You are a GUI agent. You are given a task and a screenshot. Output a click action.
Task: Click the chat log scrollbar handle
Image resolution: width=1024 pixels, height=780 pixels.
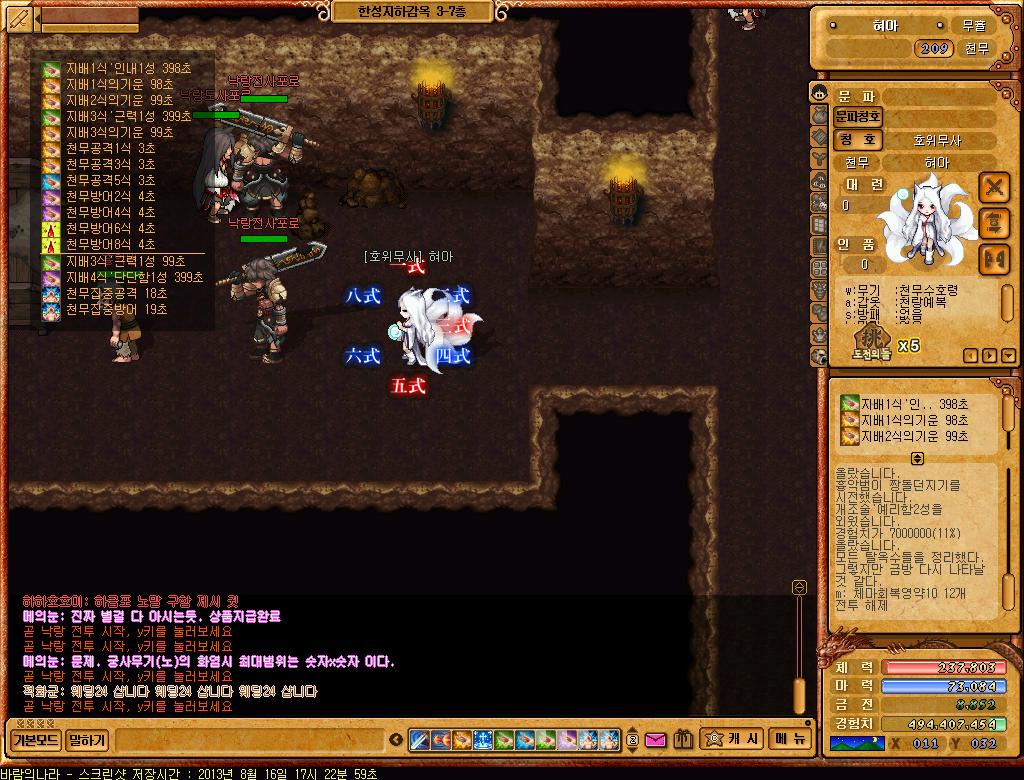[x=799, y=694]
